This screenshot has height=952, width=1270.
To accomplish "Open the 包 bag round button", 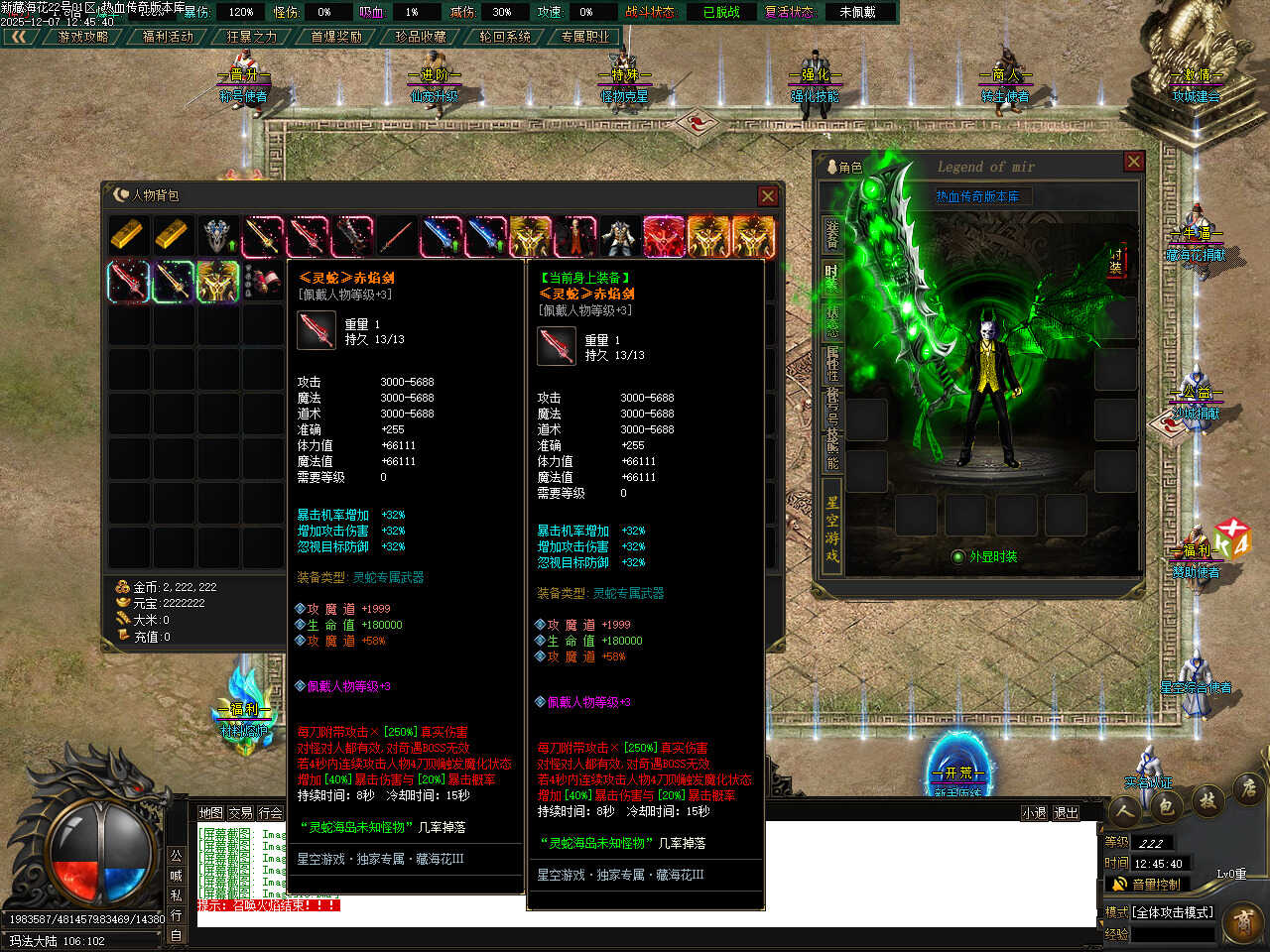I will pyautogui.click(x=1165, y=807).
